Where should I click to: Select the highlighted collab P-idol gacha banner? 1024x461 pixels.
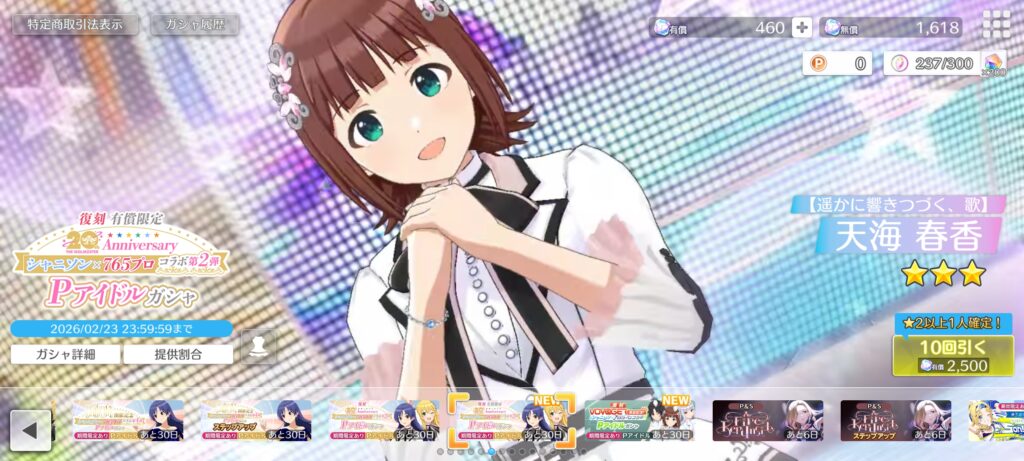[x=511, y=421]
